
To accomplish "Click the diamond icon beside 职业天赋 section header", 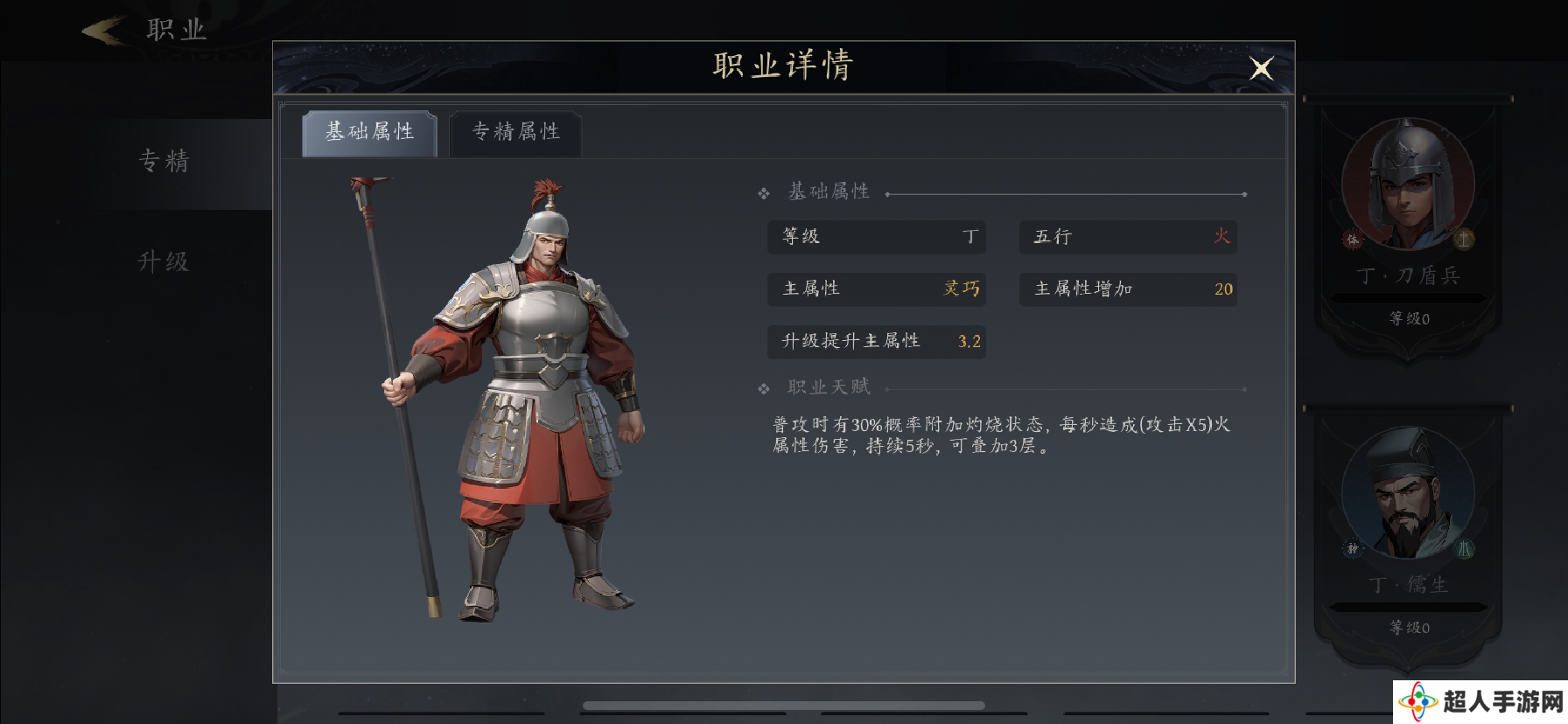I will coord(762,386).
